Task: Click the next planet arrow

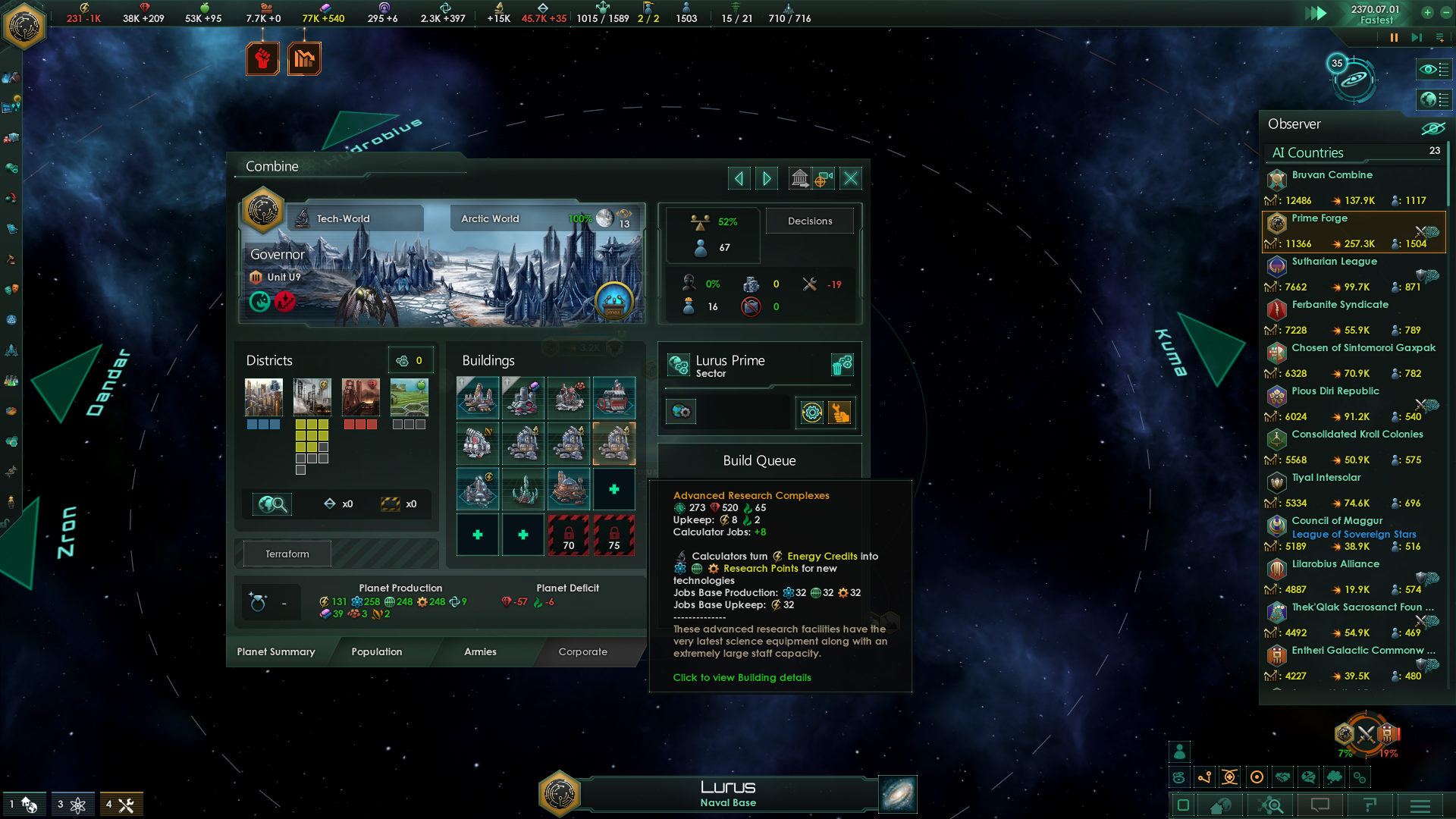Action: [x=766, y=177]
